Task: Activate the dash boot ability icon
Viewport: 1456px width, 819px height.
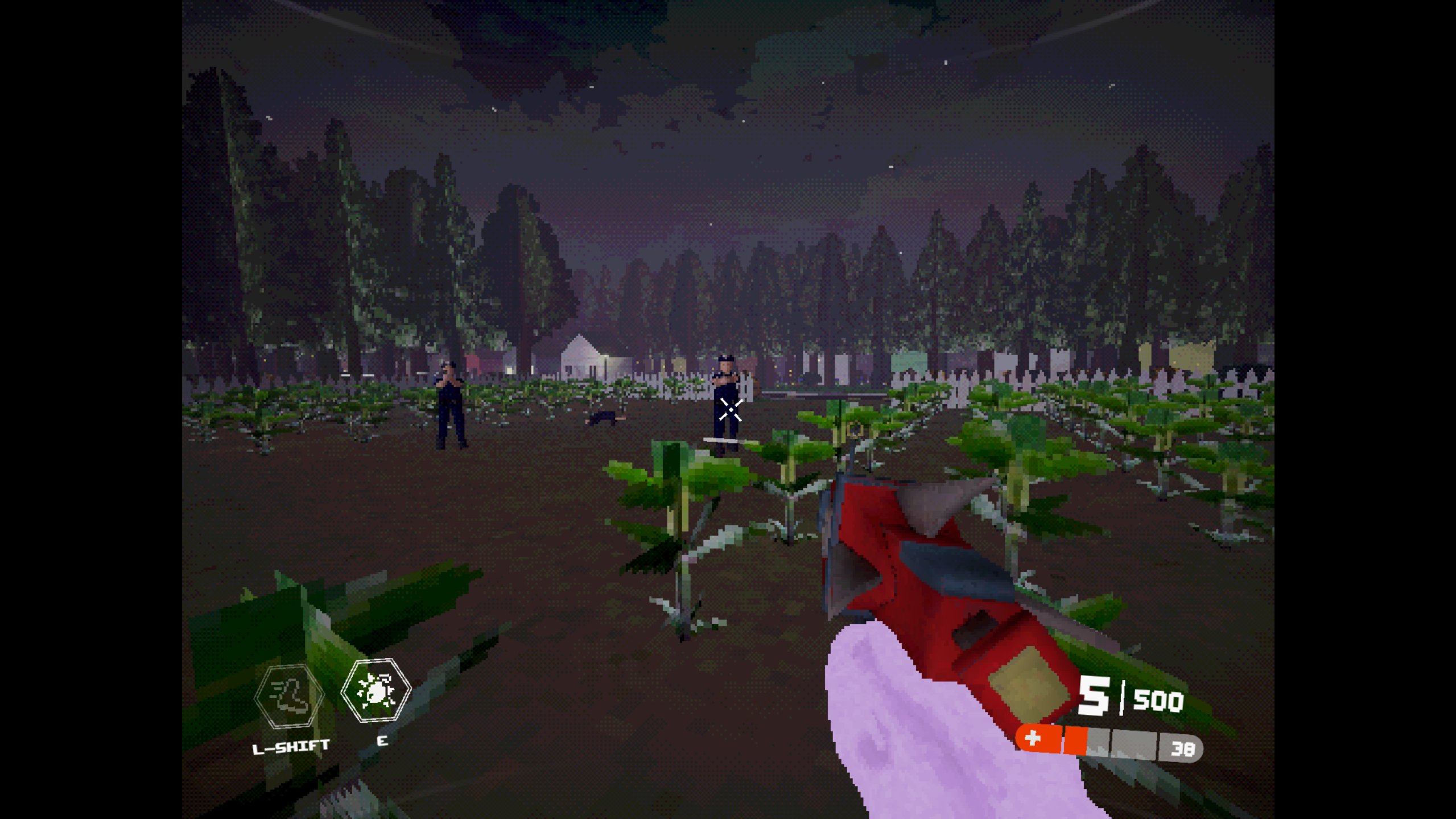Action: coord(289,696)
